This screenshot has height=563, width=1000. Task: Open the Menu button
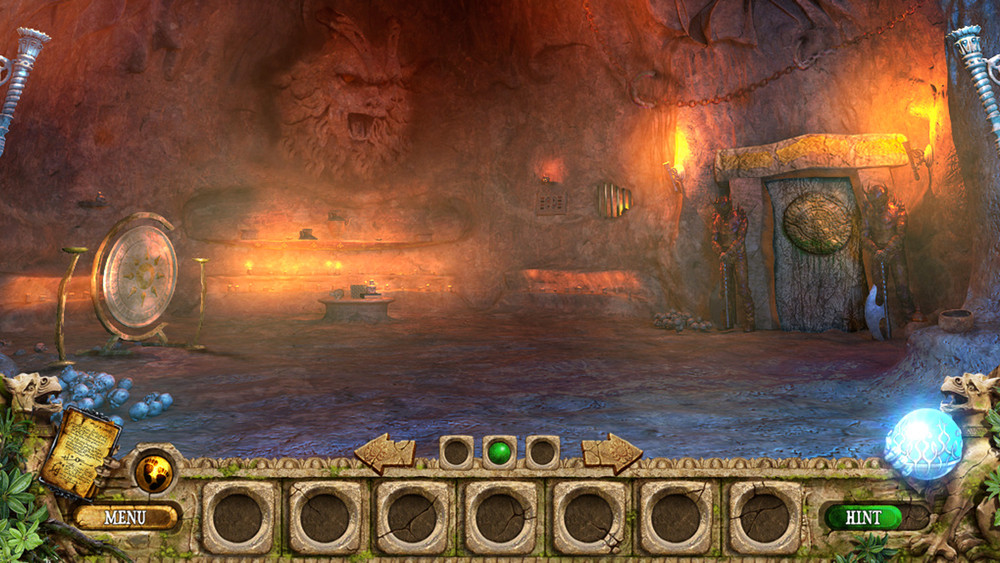tap(125, 517)
